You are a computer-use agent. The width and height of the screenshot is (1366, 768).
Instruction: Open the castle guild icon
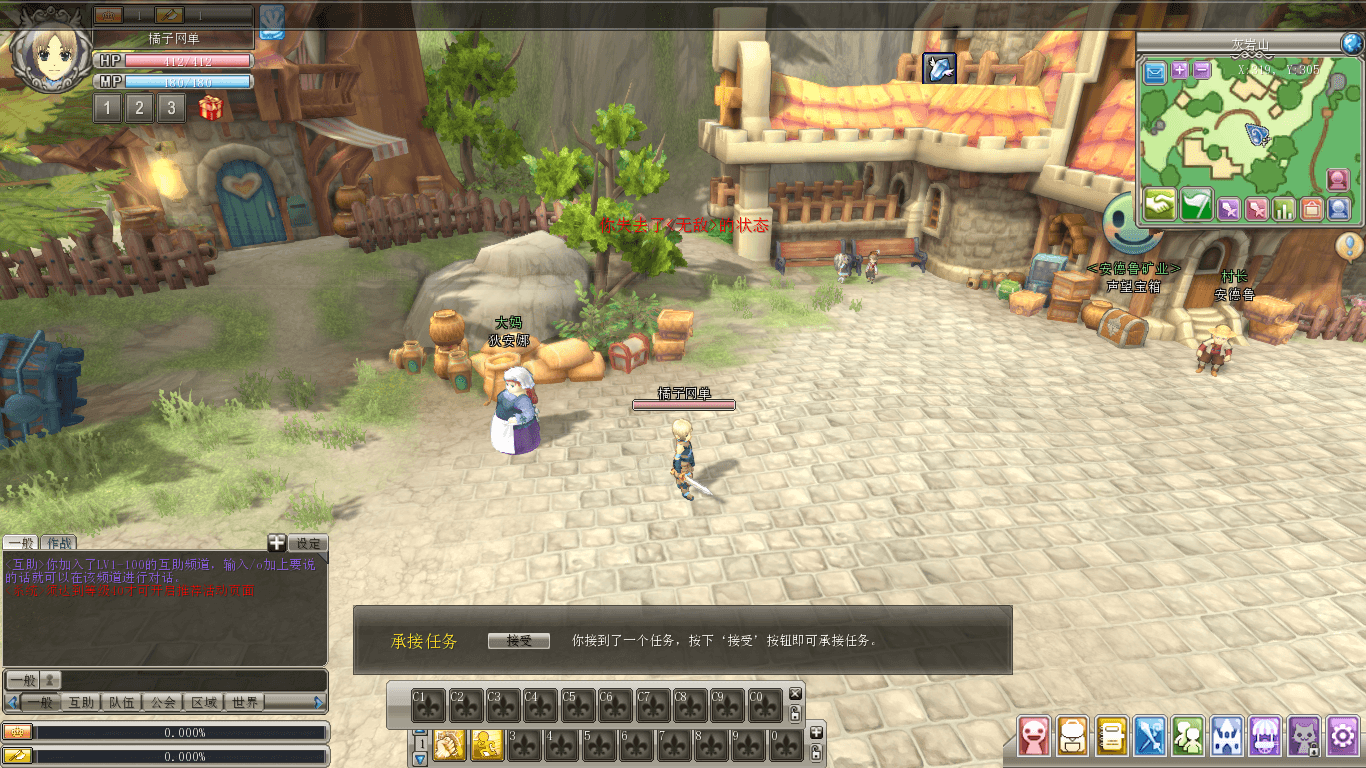(1227, 737)
